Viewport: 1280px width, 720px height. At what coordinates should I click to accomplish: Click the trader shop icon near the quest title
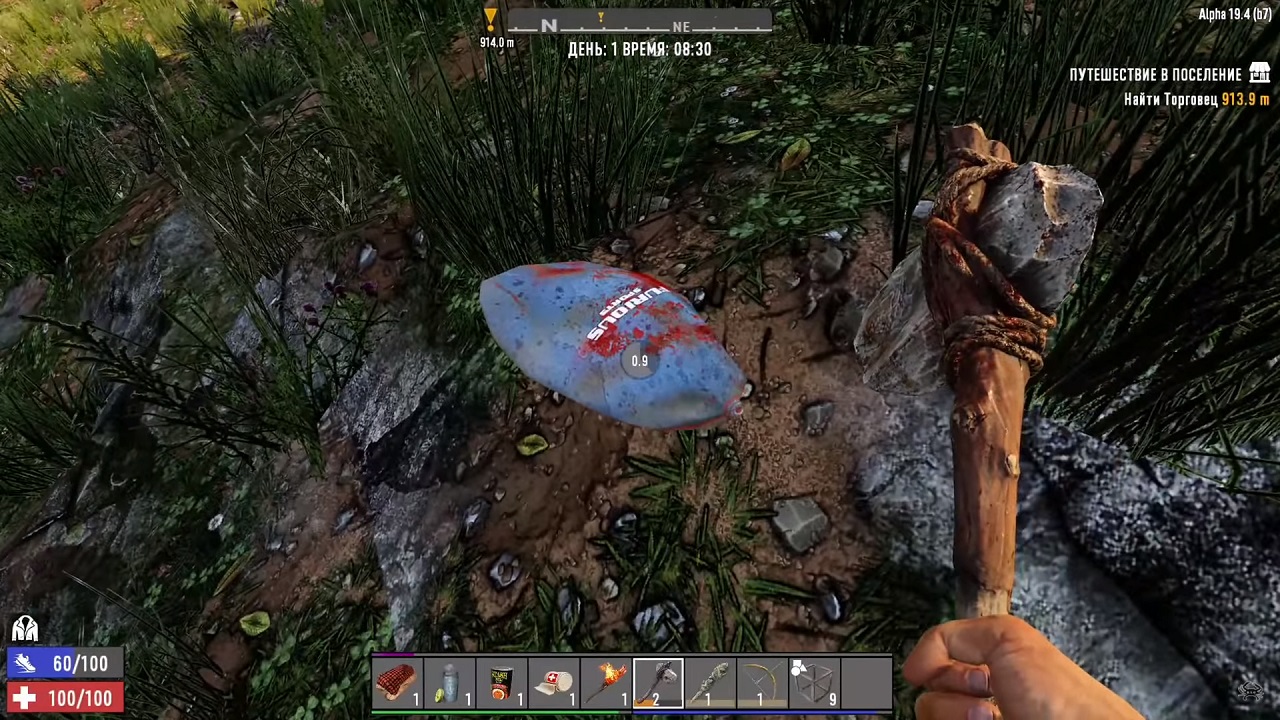(1259, 73)
